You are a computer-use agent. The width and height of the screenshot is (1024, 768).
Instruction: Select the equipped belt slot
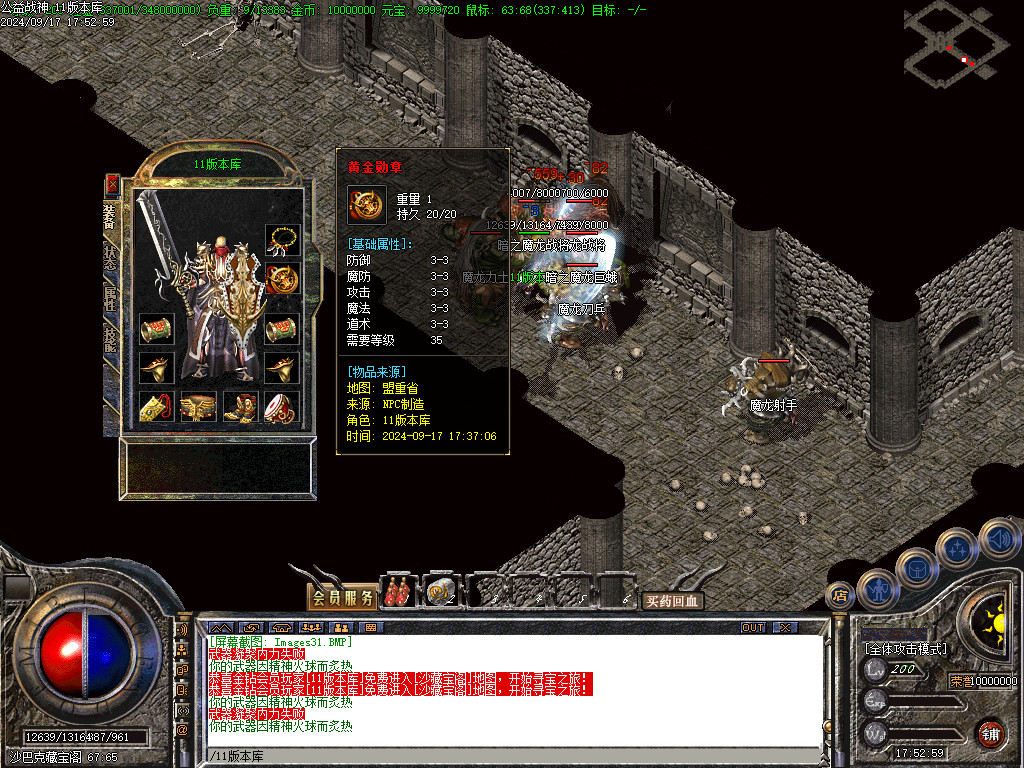pyautogui.click(x=199, y=408)
